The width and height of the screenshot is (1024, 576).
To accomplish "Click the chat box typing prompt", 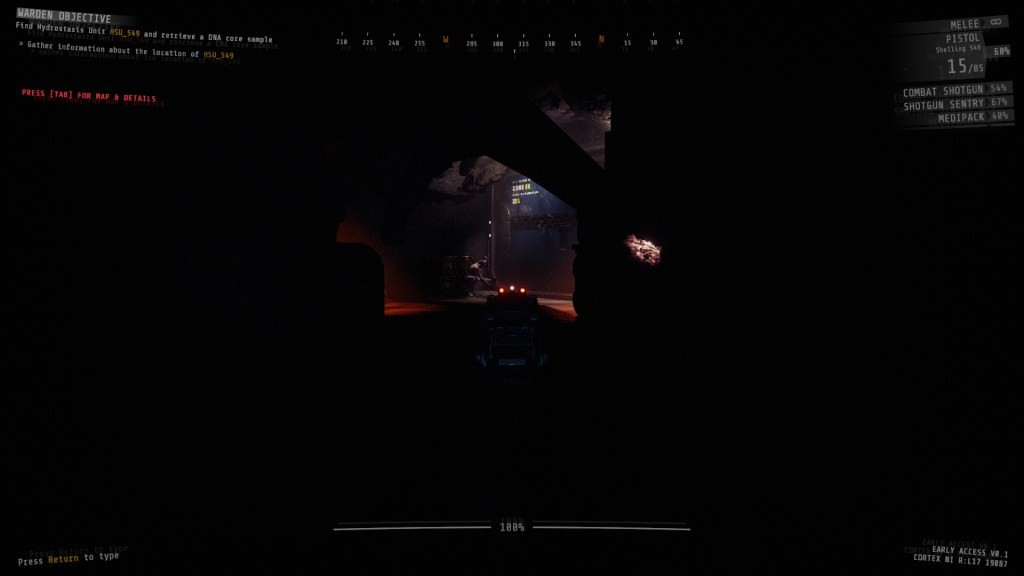I will [x=68, y=557].
